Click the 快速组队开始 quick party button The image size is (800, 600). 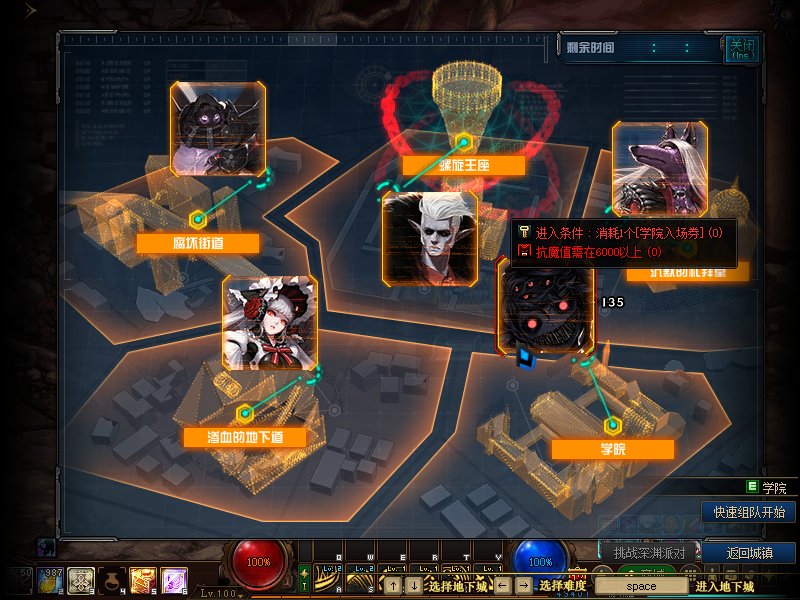tap(748, 512)
